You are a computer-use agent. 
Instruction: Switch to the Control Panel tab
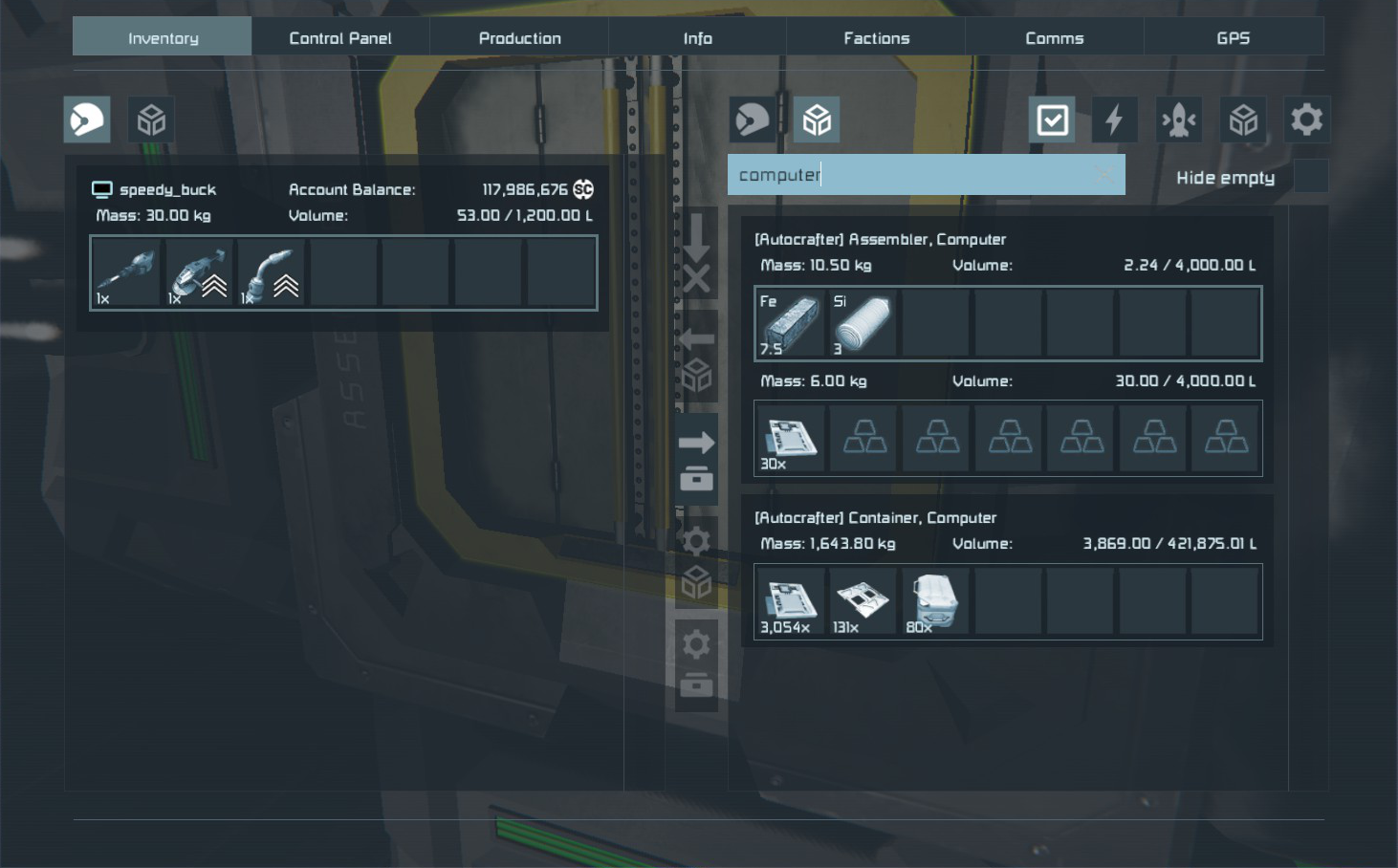[x=340, y=38]
